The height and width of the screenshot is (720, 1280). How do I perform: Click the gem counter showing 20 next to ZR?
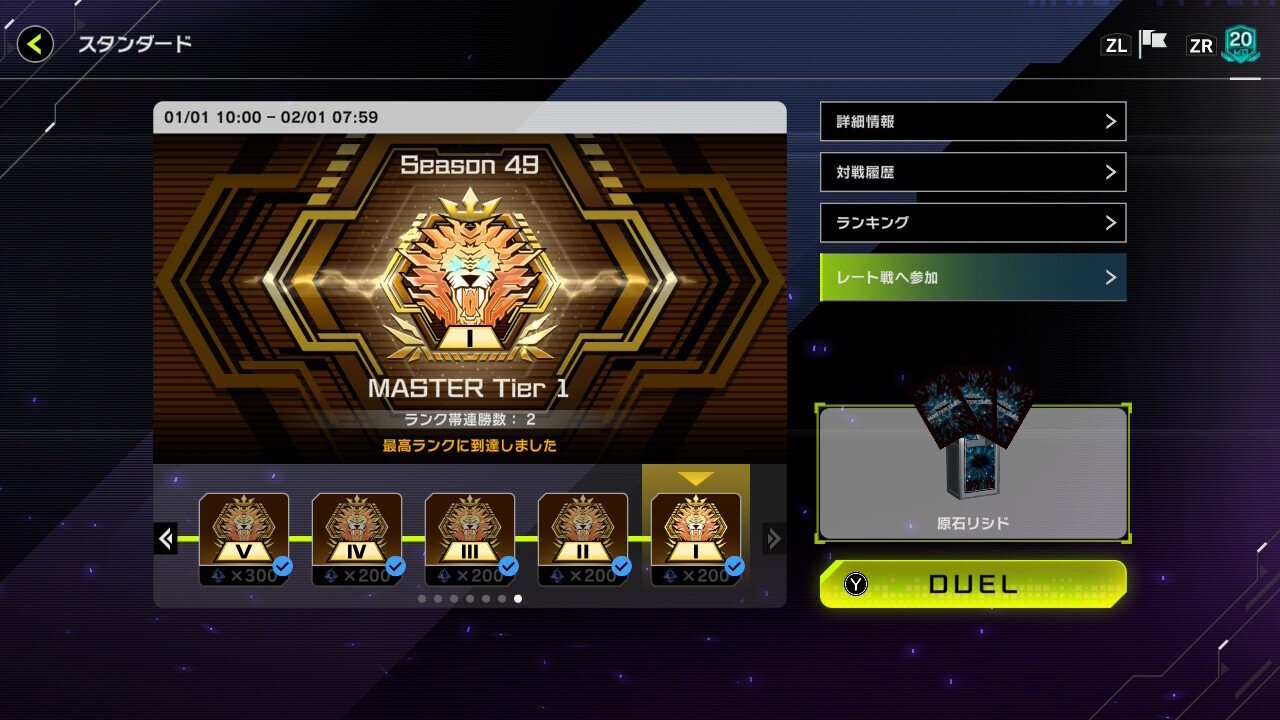tap(1240, 44)
